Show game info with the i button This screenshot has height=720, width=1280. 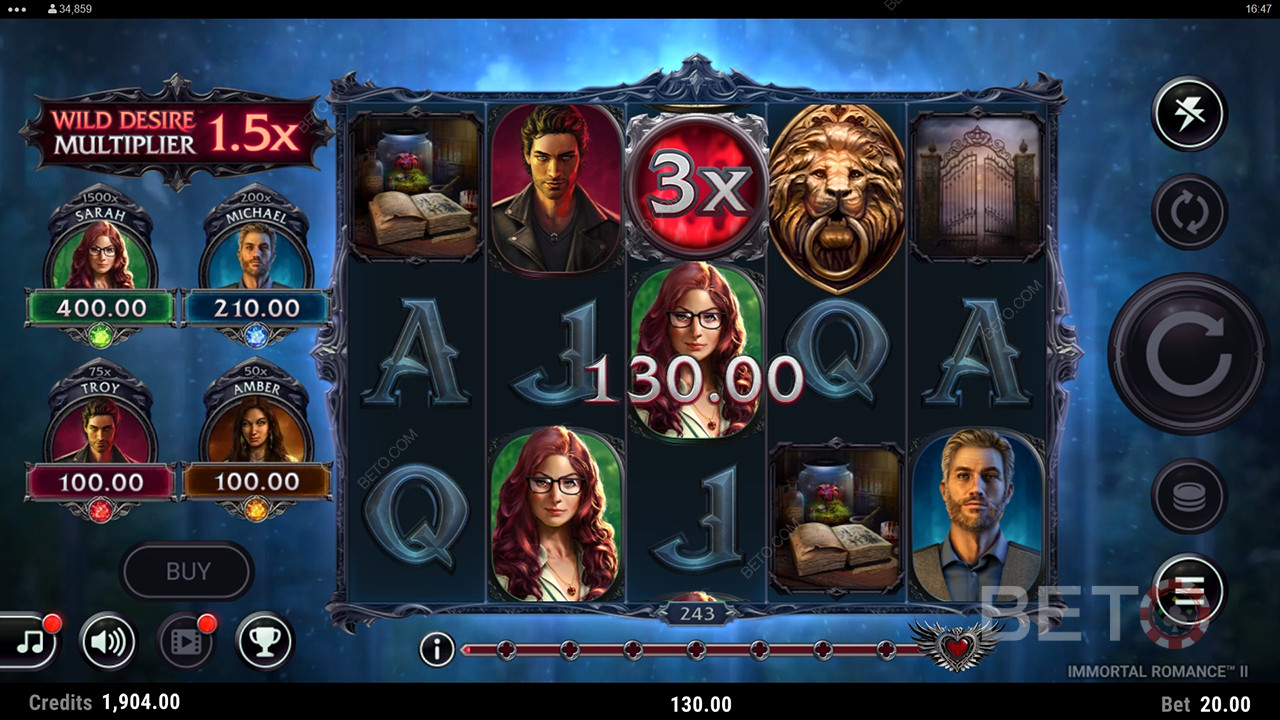point(436,650)
